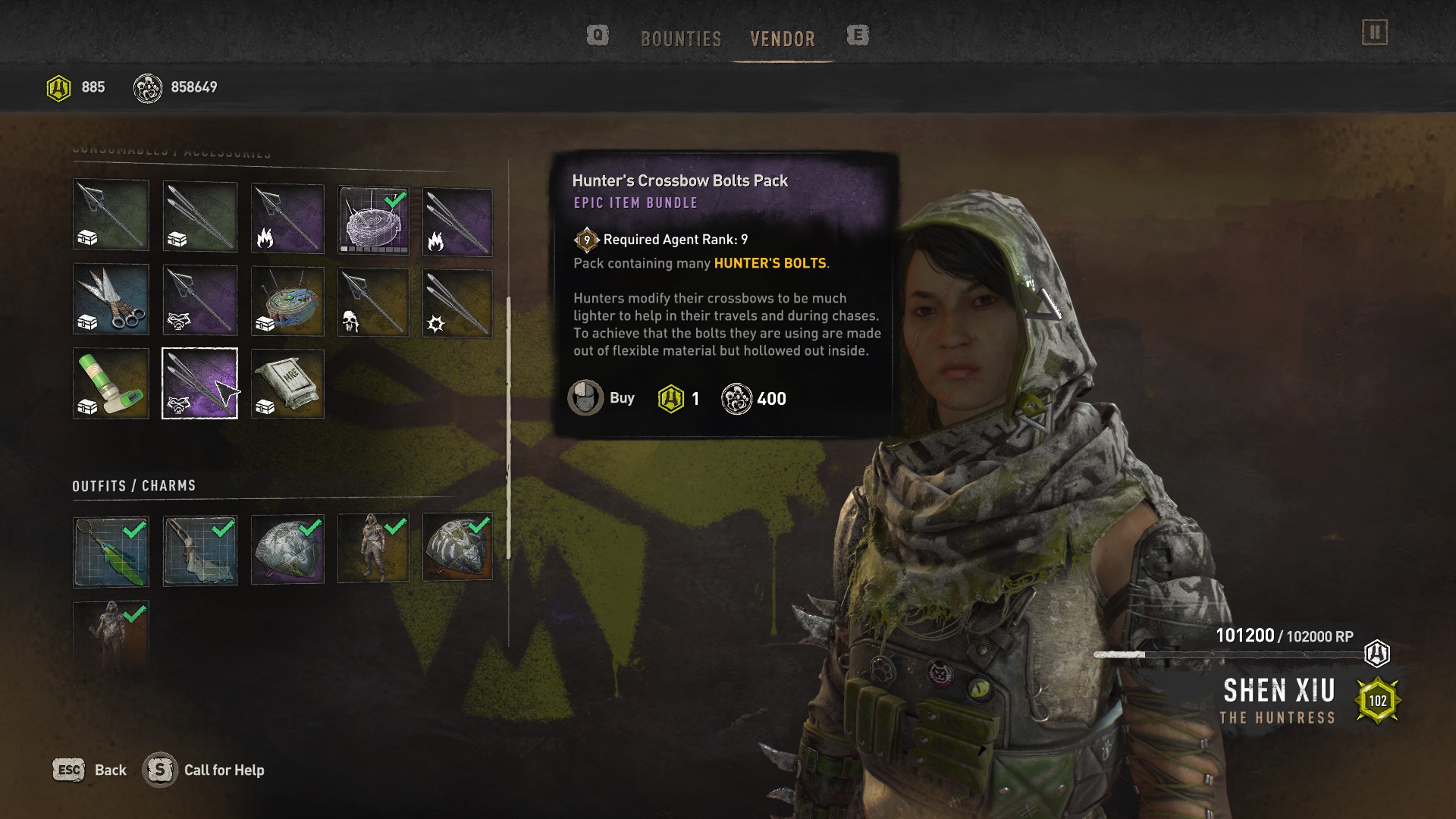The height and width of the screenshot is (819, 1456).
Task: Select the green bandage roll item
Action: tap(111, 383)
